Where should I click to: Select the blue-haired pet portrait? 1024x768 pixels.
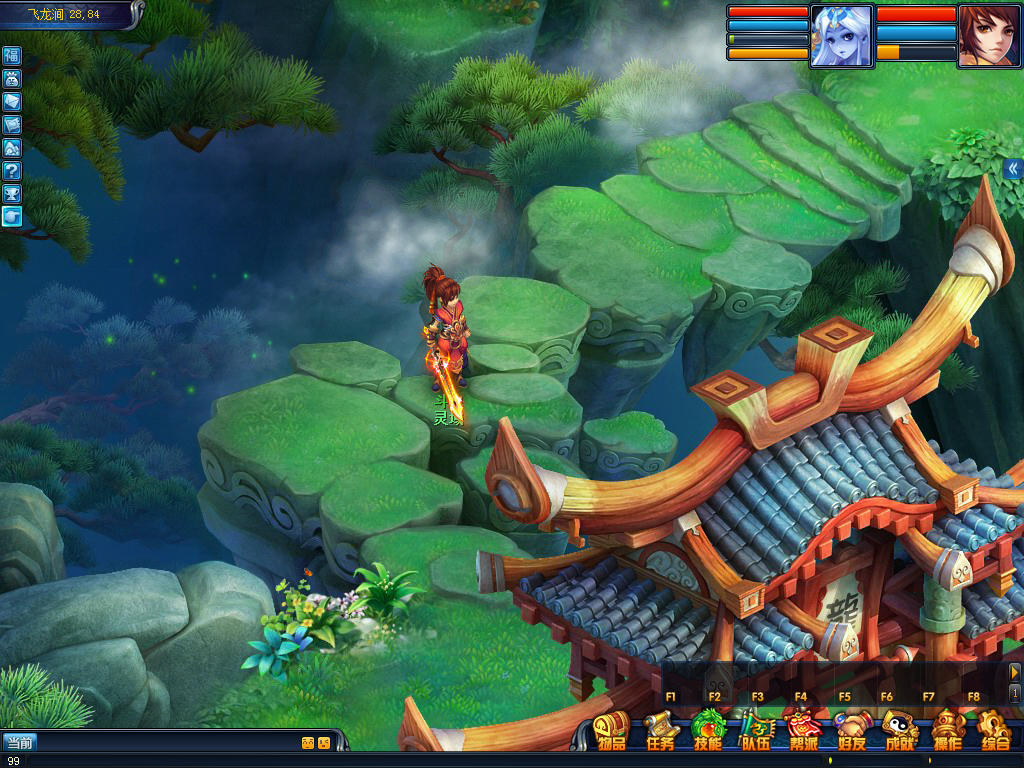click(x=841, y=37)
